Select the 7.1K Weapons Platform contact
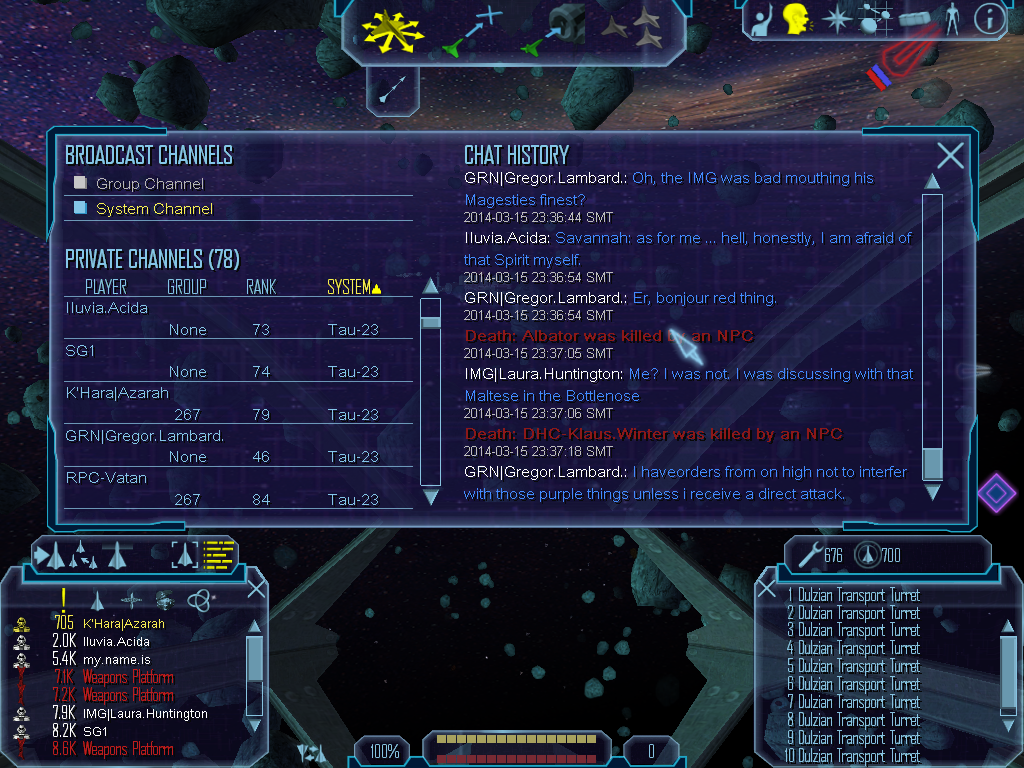The height and width of the screenshot is (768, 1024). [x=128, y=678]
